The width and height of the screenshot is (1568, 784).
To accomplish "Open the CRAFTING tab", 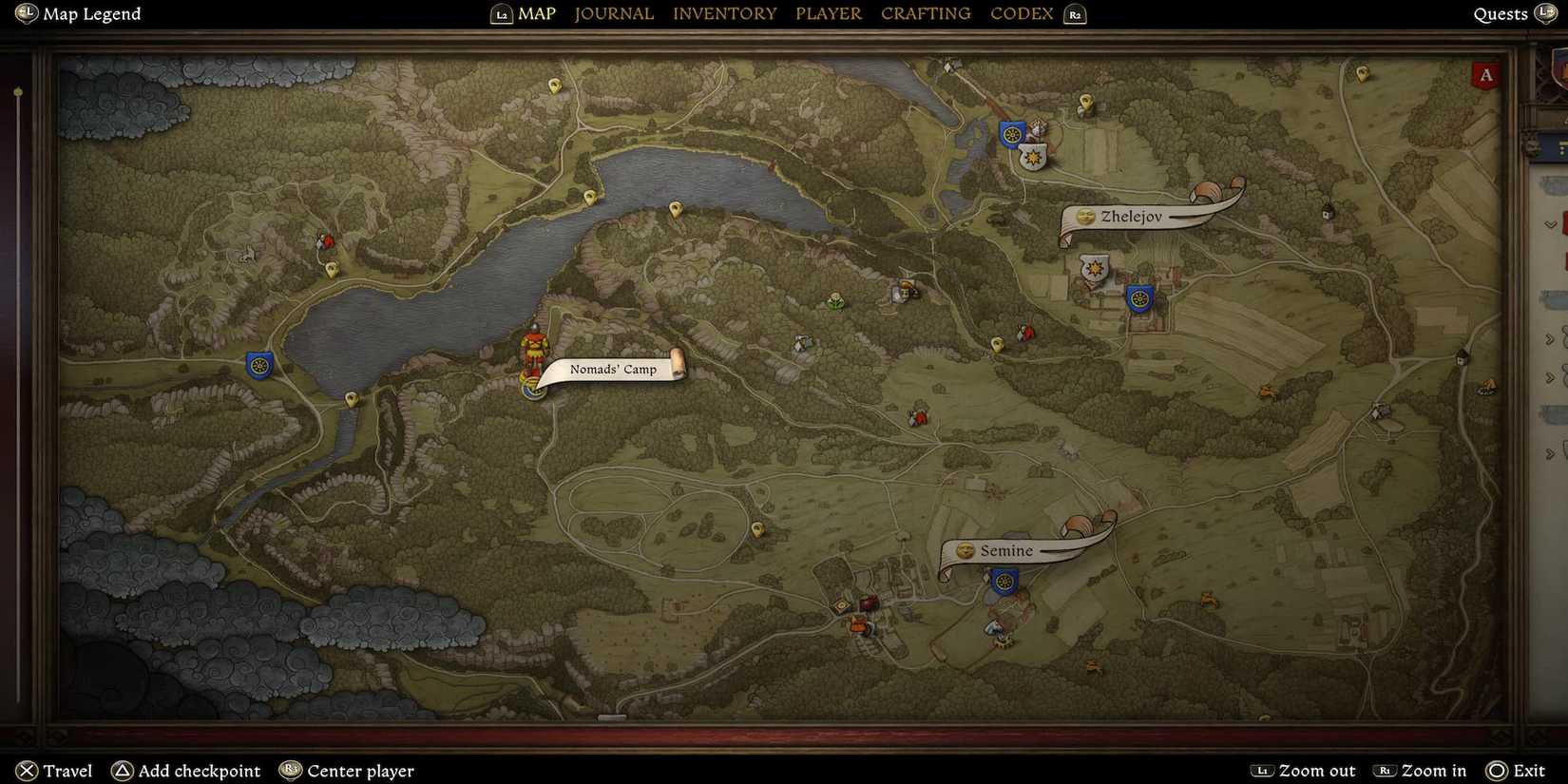I will 926,13.
